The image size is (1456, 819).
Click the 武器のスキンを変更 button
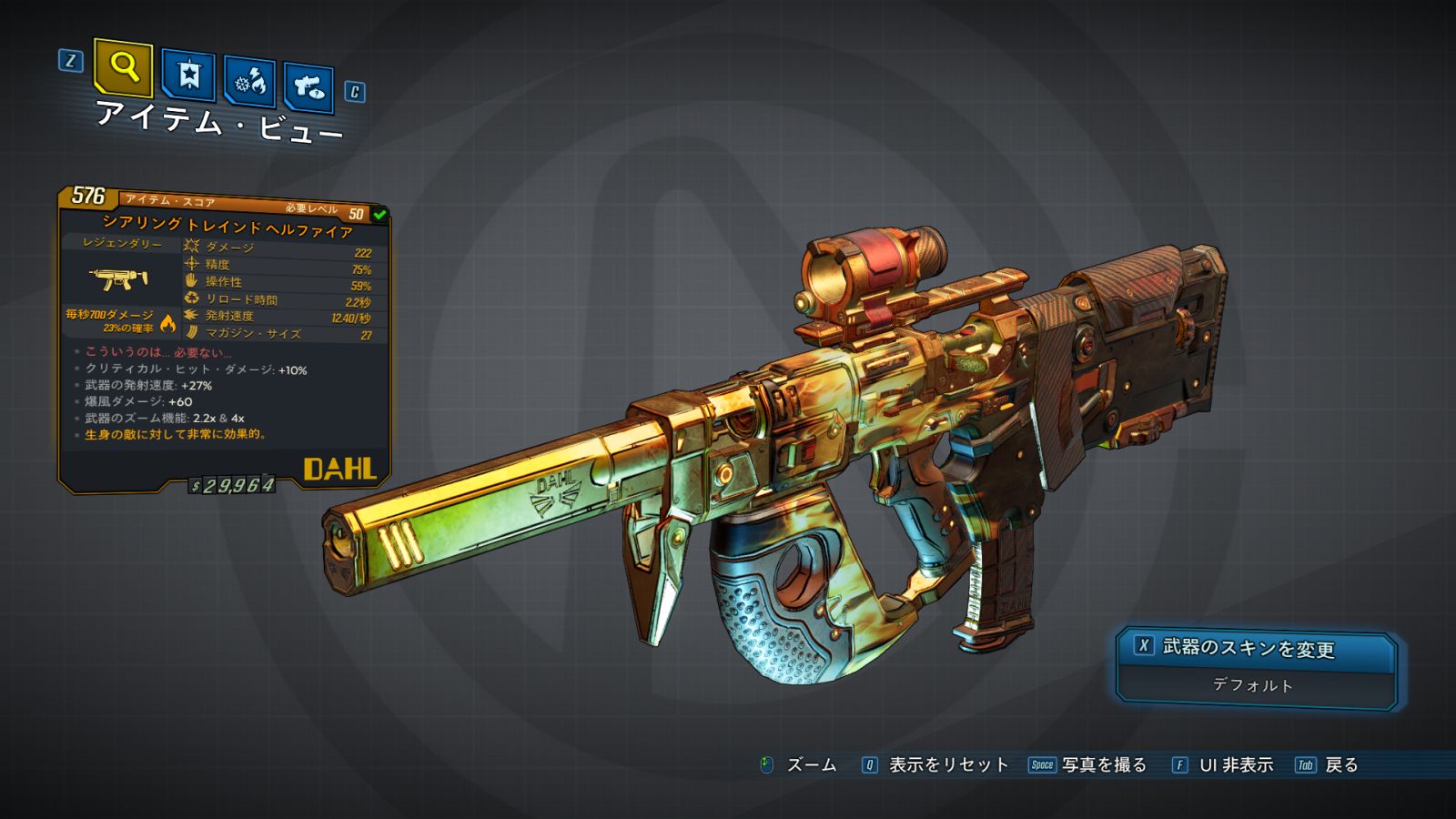1256,648
